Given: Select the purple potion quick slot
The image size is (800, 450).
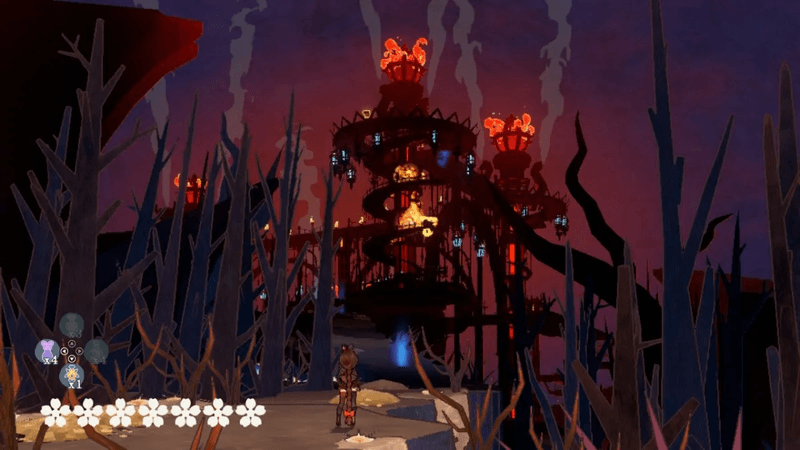Looking at the screenshot, I should tap(47, 350).
